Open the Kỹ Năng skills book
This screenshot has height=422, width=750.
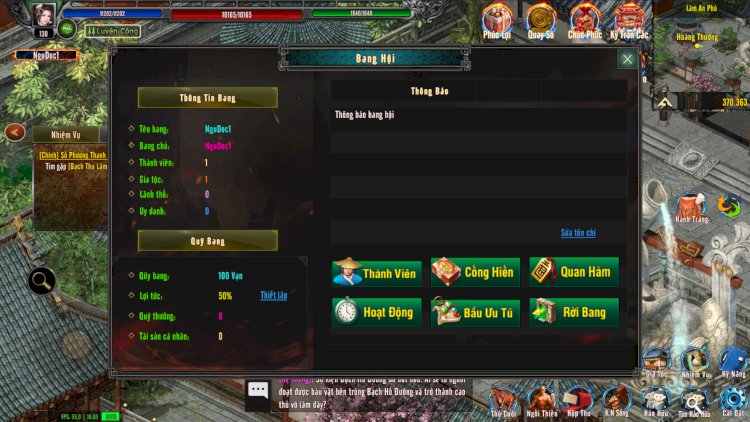coord(733,360)
